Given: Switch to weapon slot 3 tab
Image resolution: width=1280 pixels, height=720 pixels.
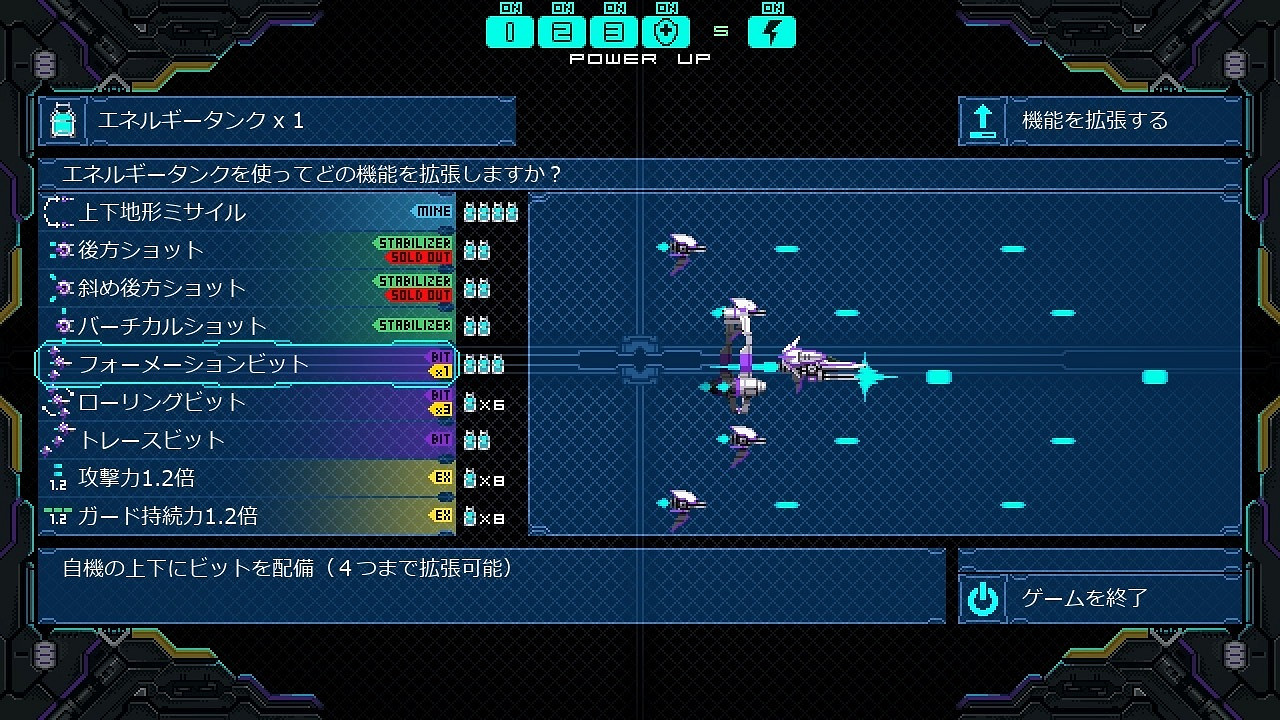Looking at the screenshot, I should pyautogui.click(x=614, y=32).
